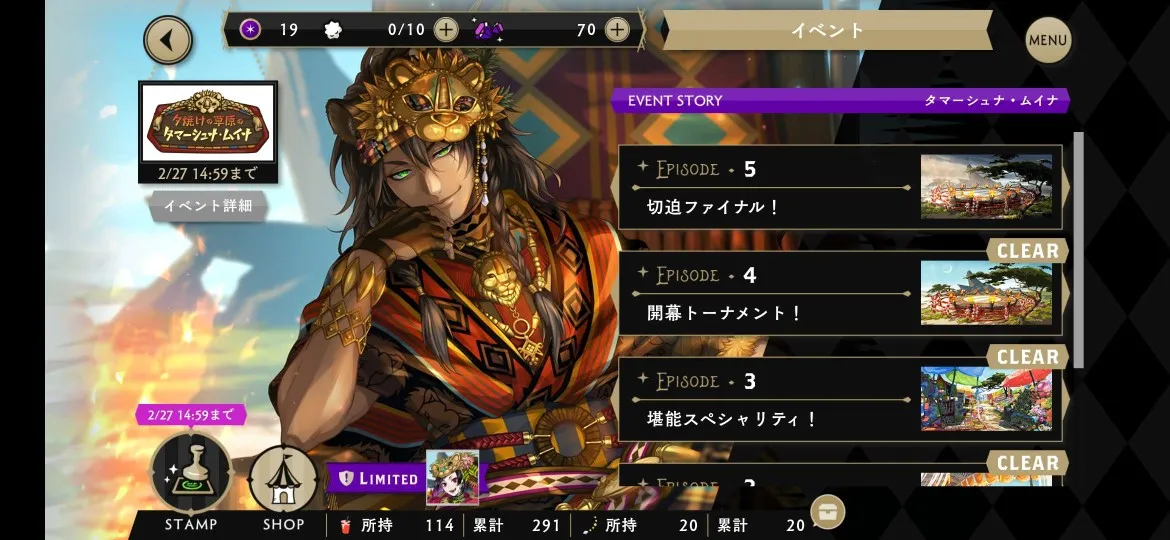Screen dimensions: 1170x540
Task: Add AP with the plus button beside 0/10
Action: pyautogui.click(x=446, y=30)
